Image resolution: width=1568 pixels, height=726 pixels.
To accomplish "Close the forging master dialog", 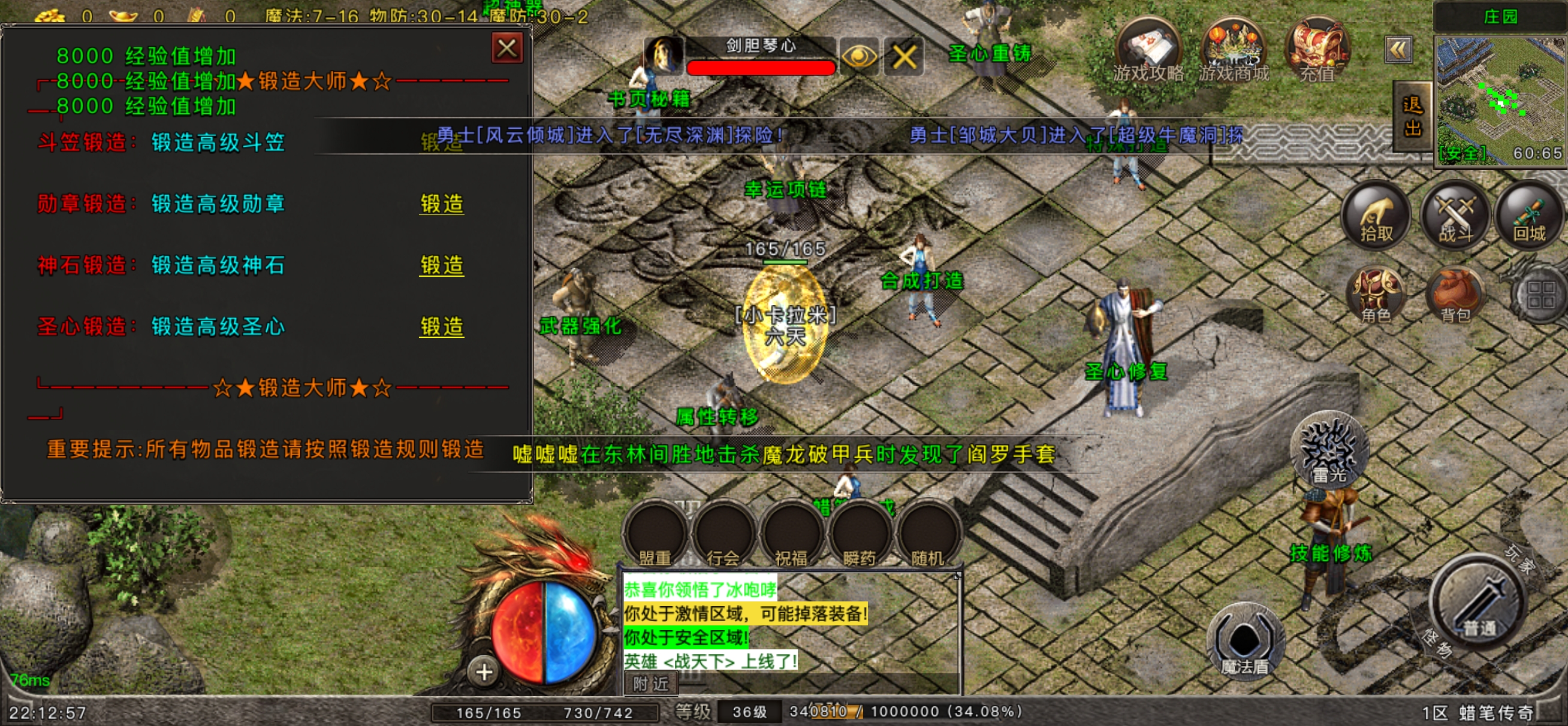I will (506, 49).
